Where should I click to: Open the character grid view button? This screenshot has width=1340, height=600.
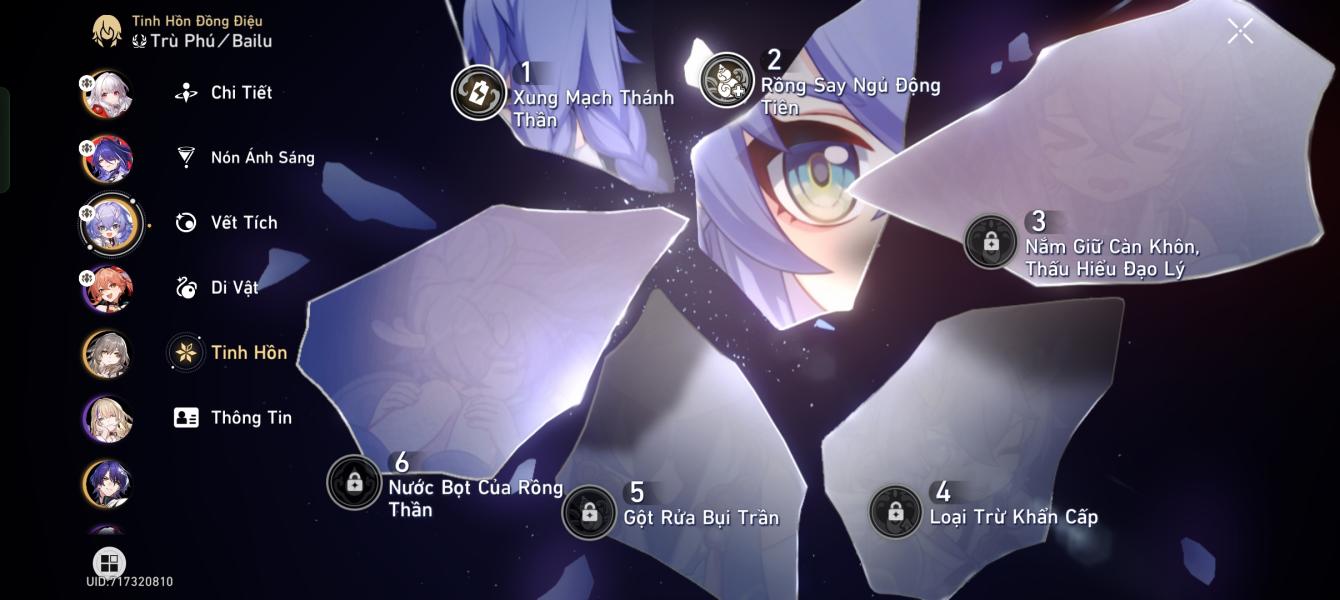[x=109, y=562]
